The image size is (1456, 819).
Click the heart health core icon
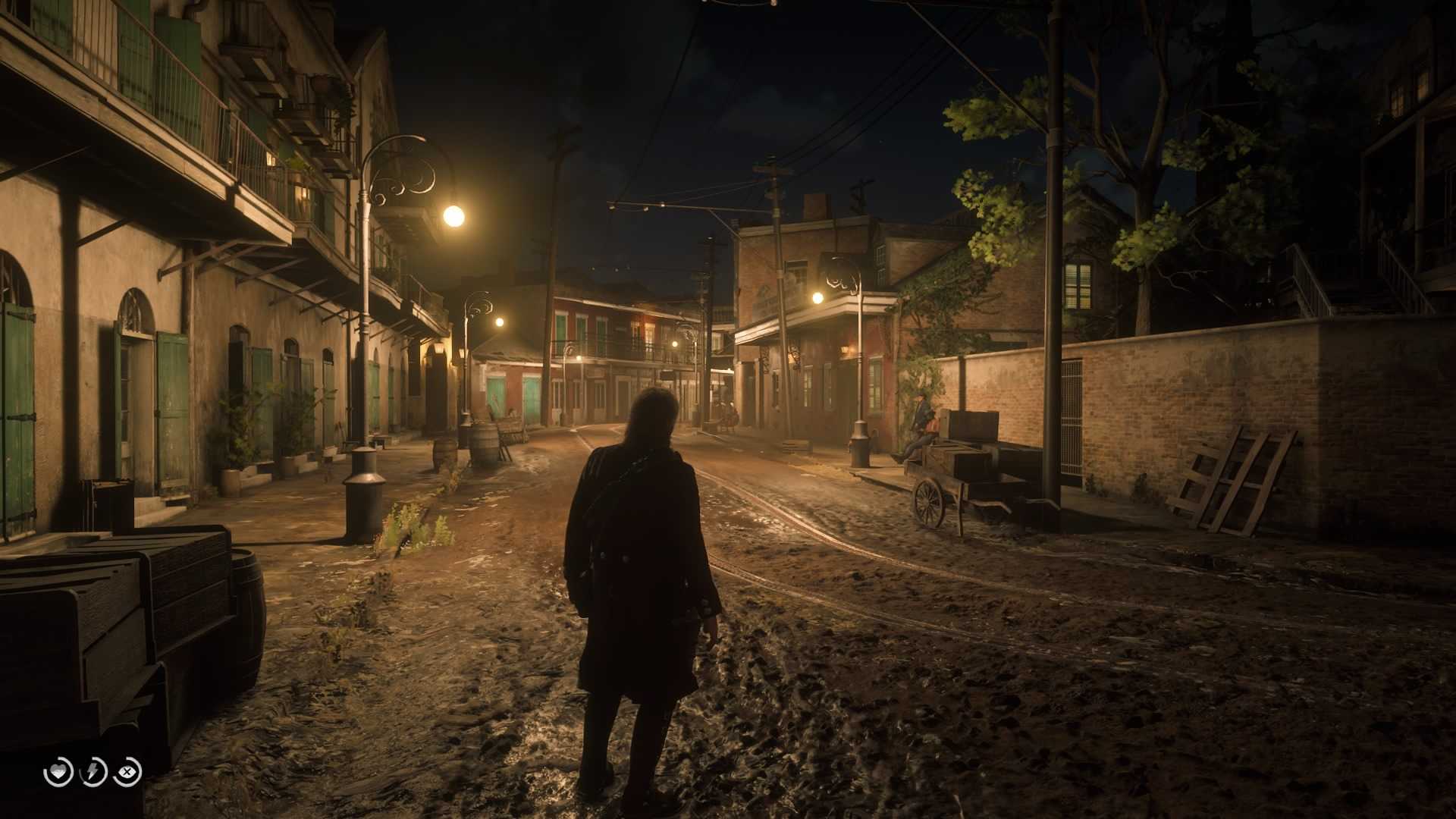(58, 772)
